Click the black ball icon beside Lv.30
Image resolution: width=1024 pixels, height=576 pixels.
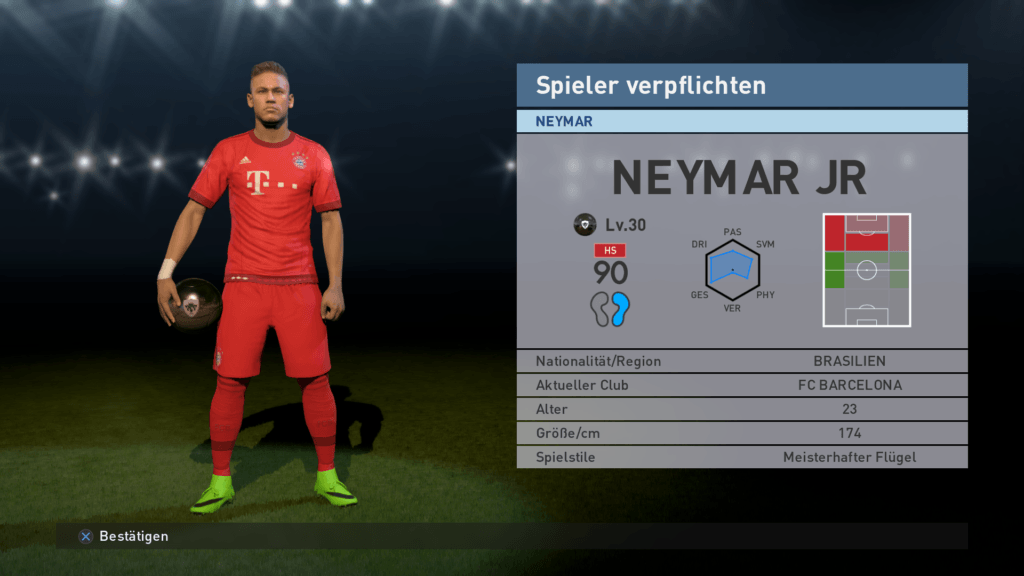coord(585,225)
